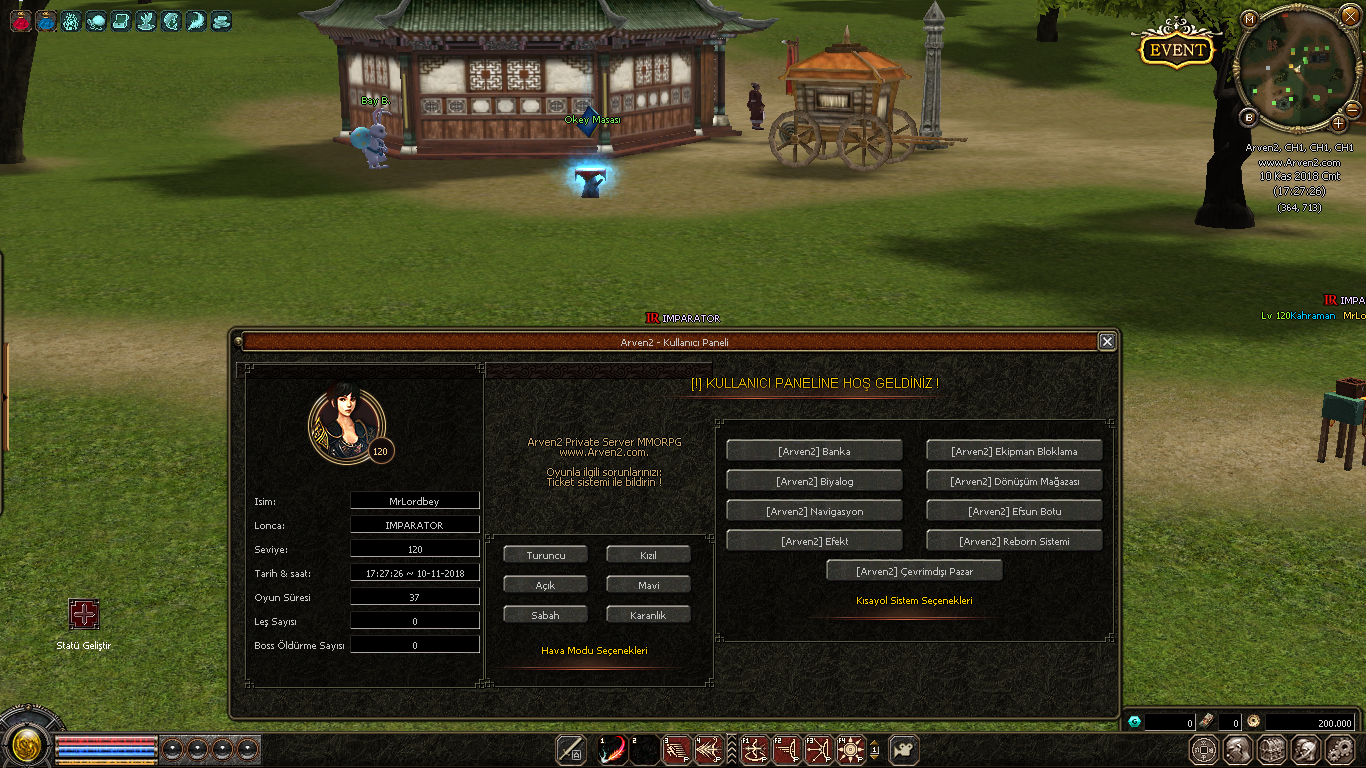Open the Reborn Sistemi option
1366x768 pixels.
1014,541
